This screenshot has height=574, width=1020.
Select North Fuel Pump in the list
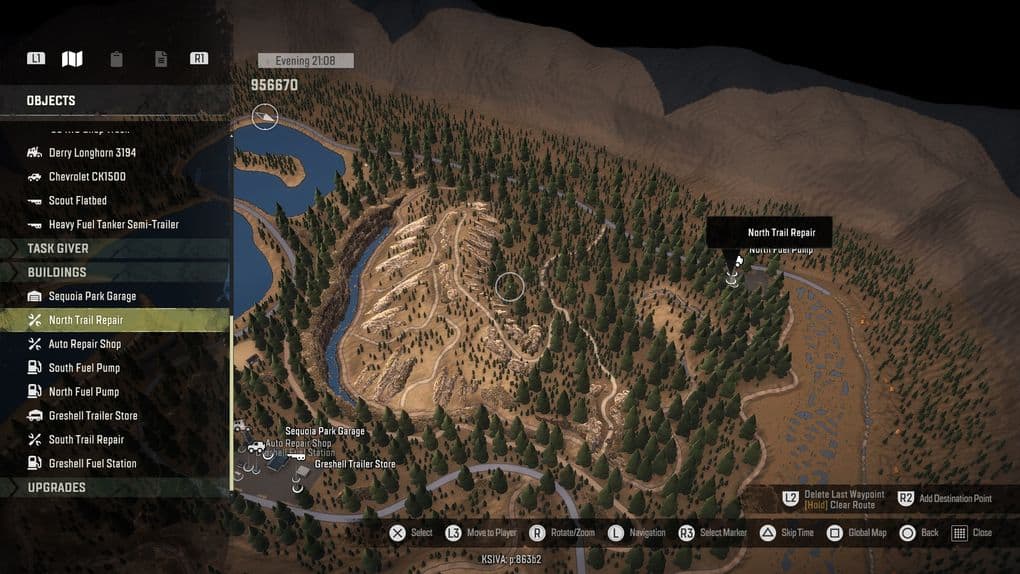pyautogui.click(x=84, y=392)
